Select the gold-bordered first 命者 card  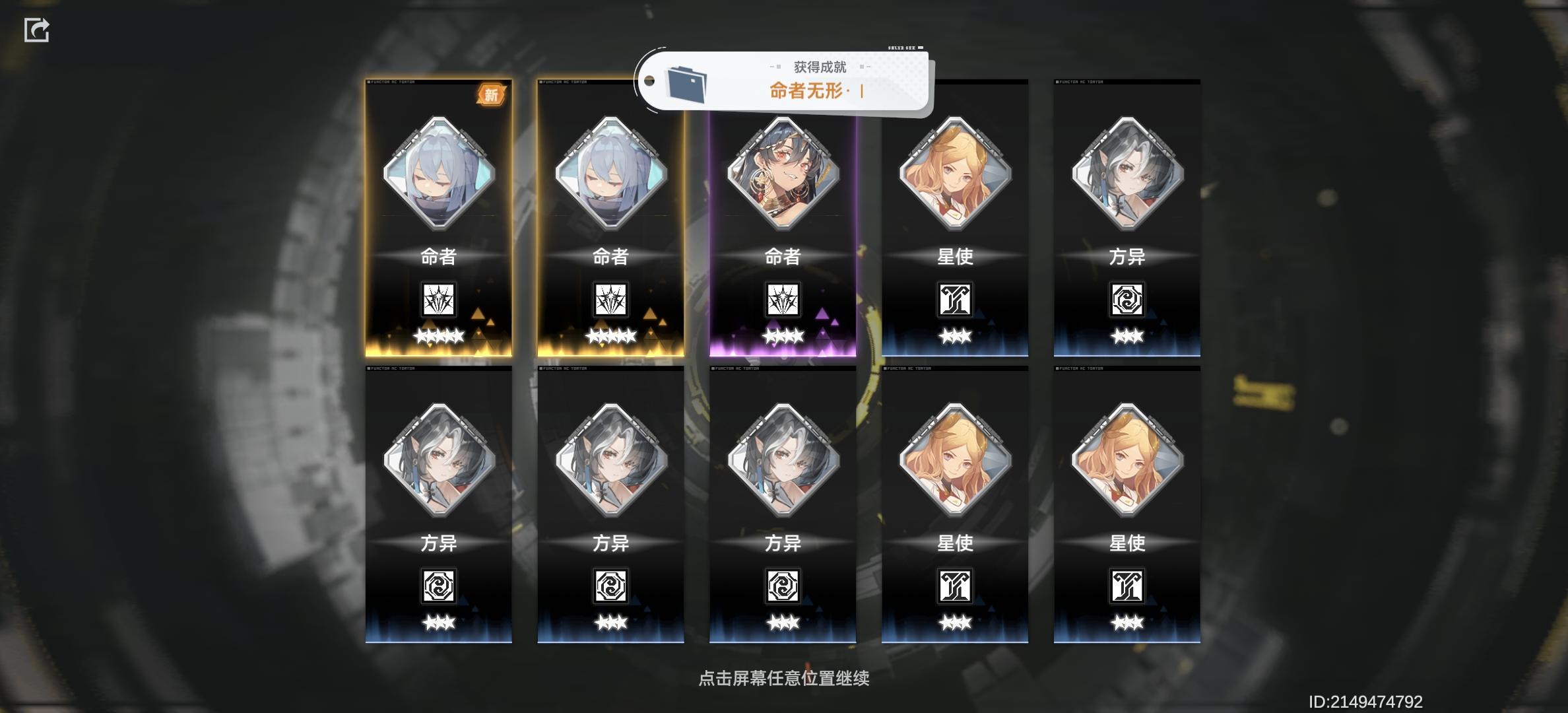[x=439, y=218]
